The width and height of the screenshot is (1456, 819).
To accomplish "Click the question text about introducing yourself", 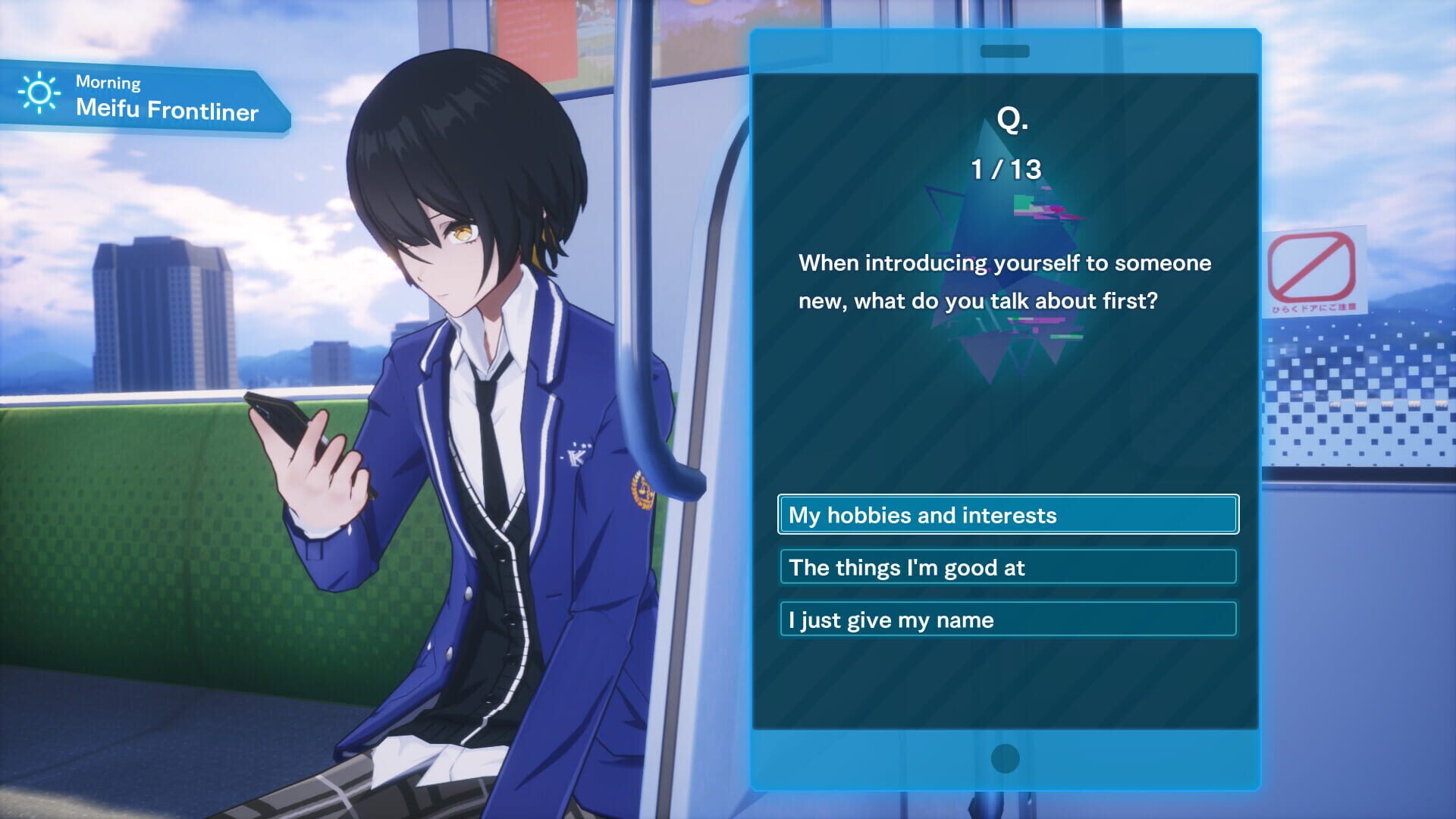I will [x=1006, y=282].
